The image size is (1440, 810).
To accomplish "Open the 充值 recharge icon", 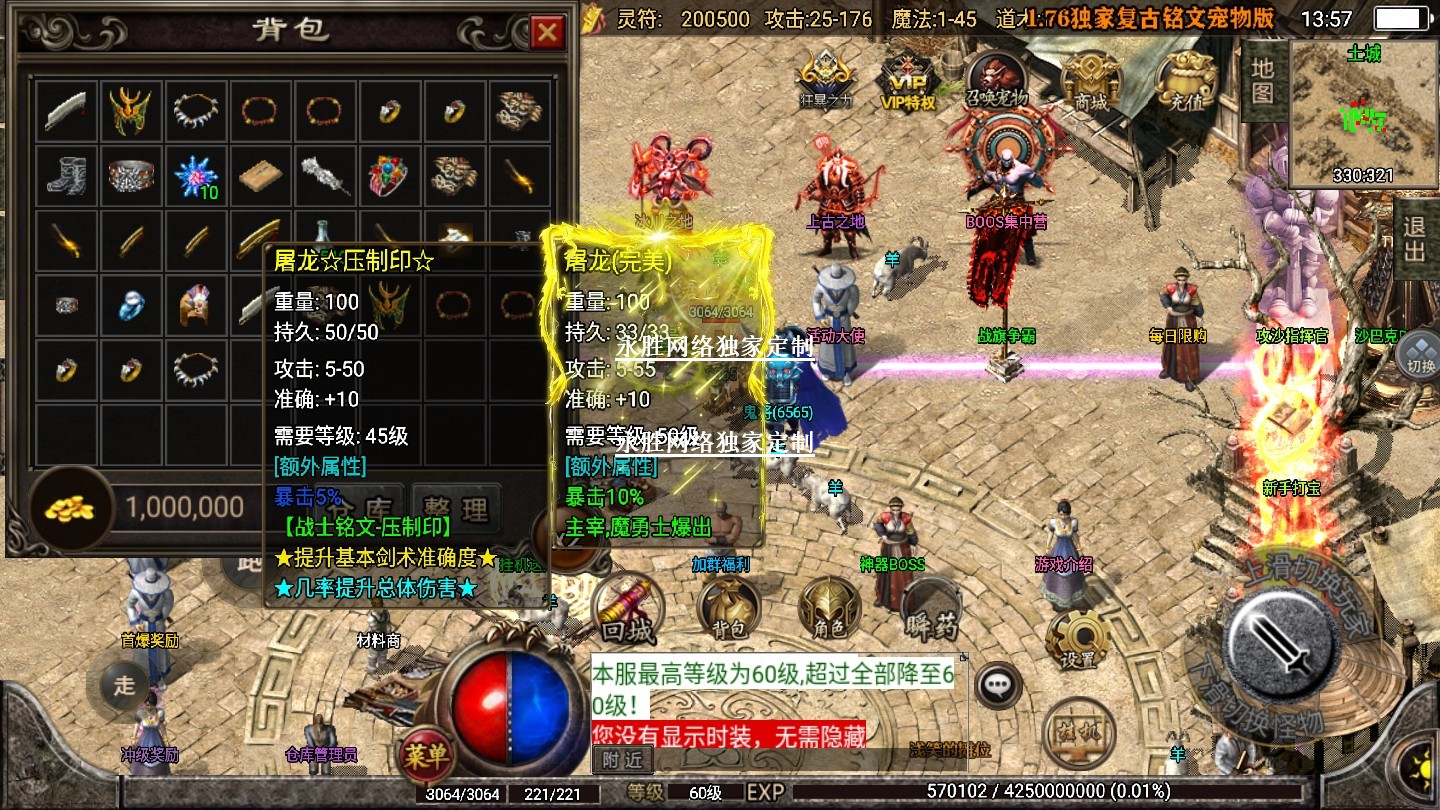I will (1186, 78).
